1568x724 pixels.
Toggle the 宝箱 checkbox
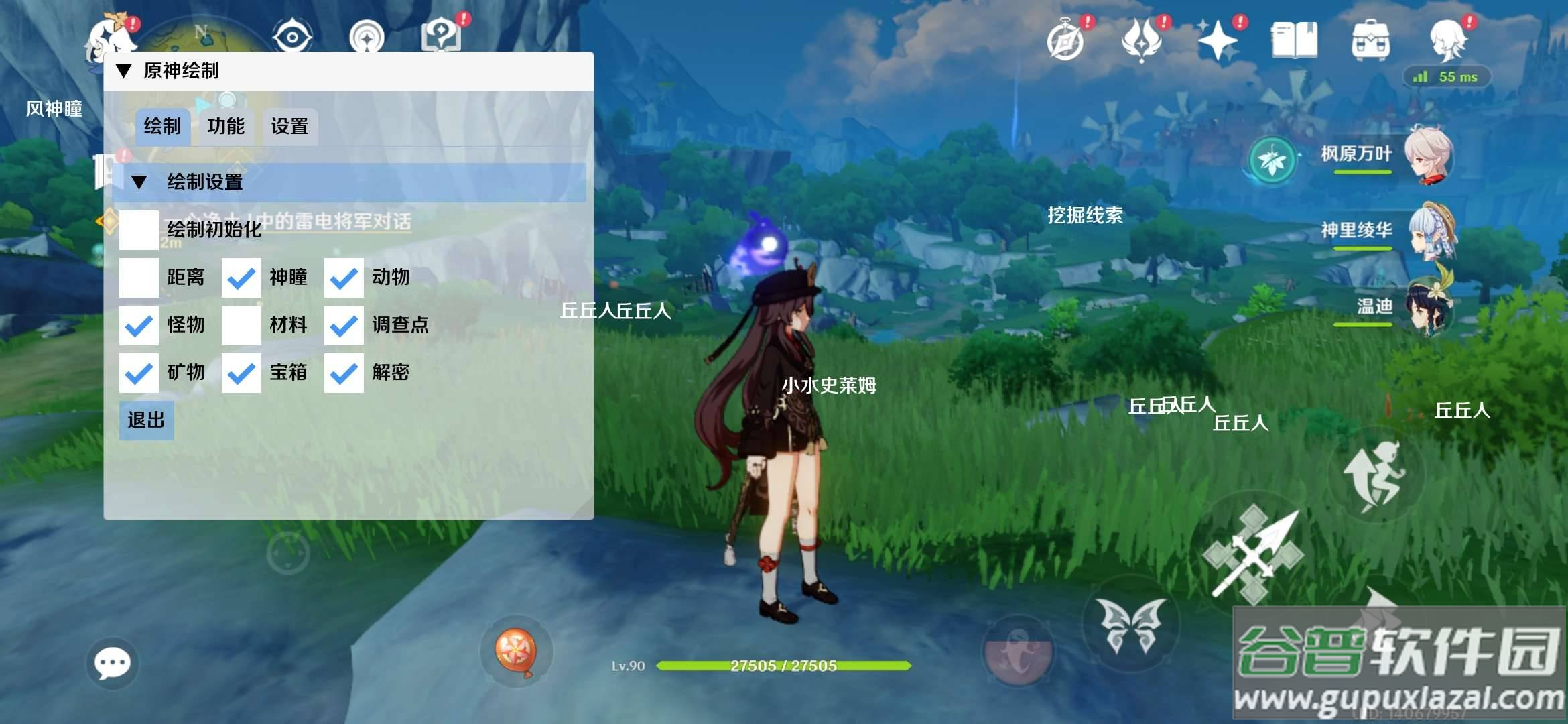coord(241,373)
